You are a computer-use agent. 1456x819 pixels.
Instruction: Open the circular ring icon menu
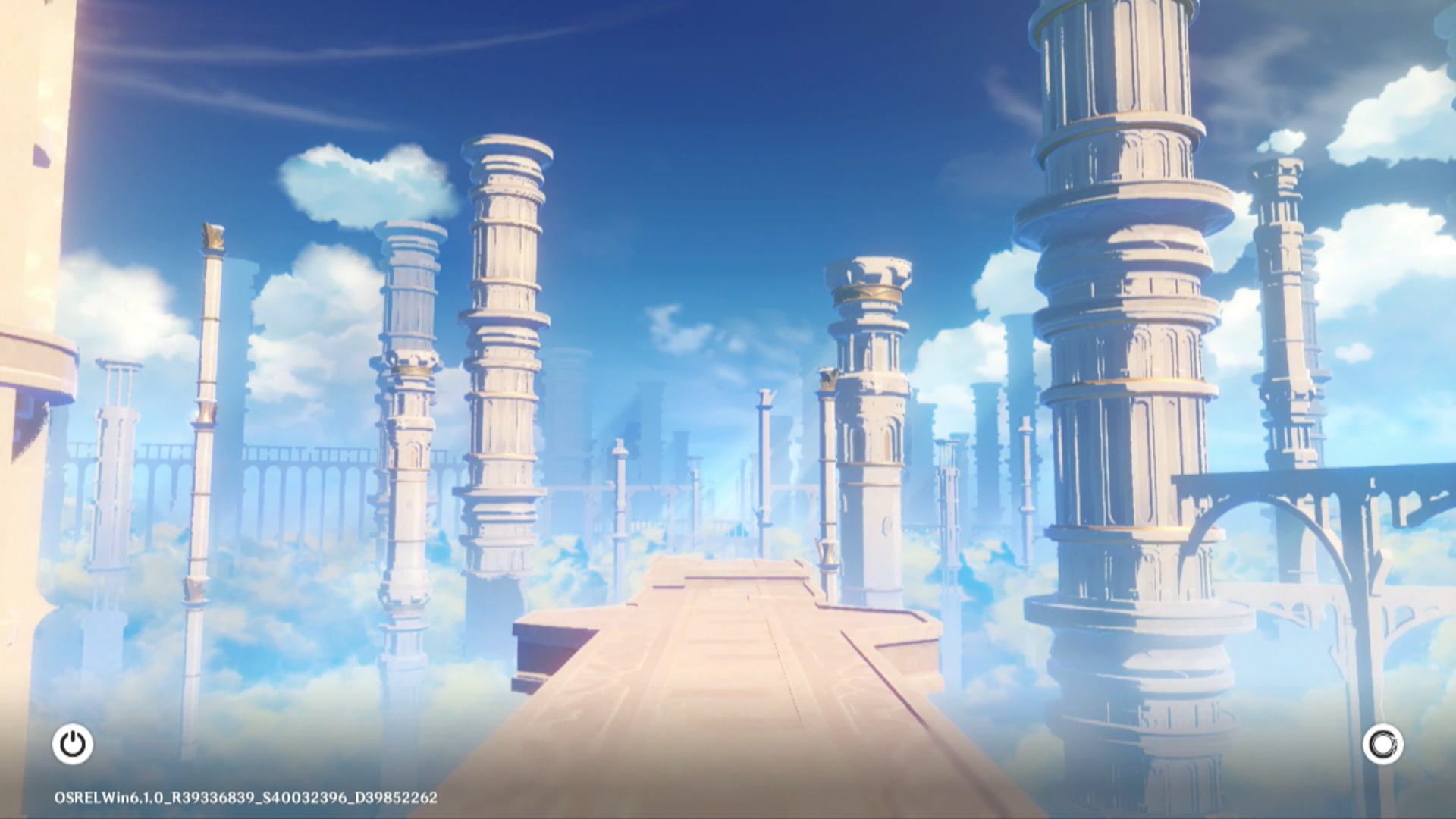[1382, 744]
